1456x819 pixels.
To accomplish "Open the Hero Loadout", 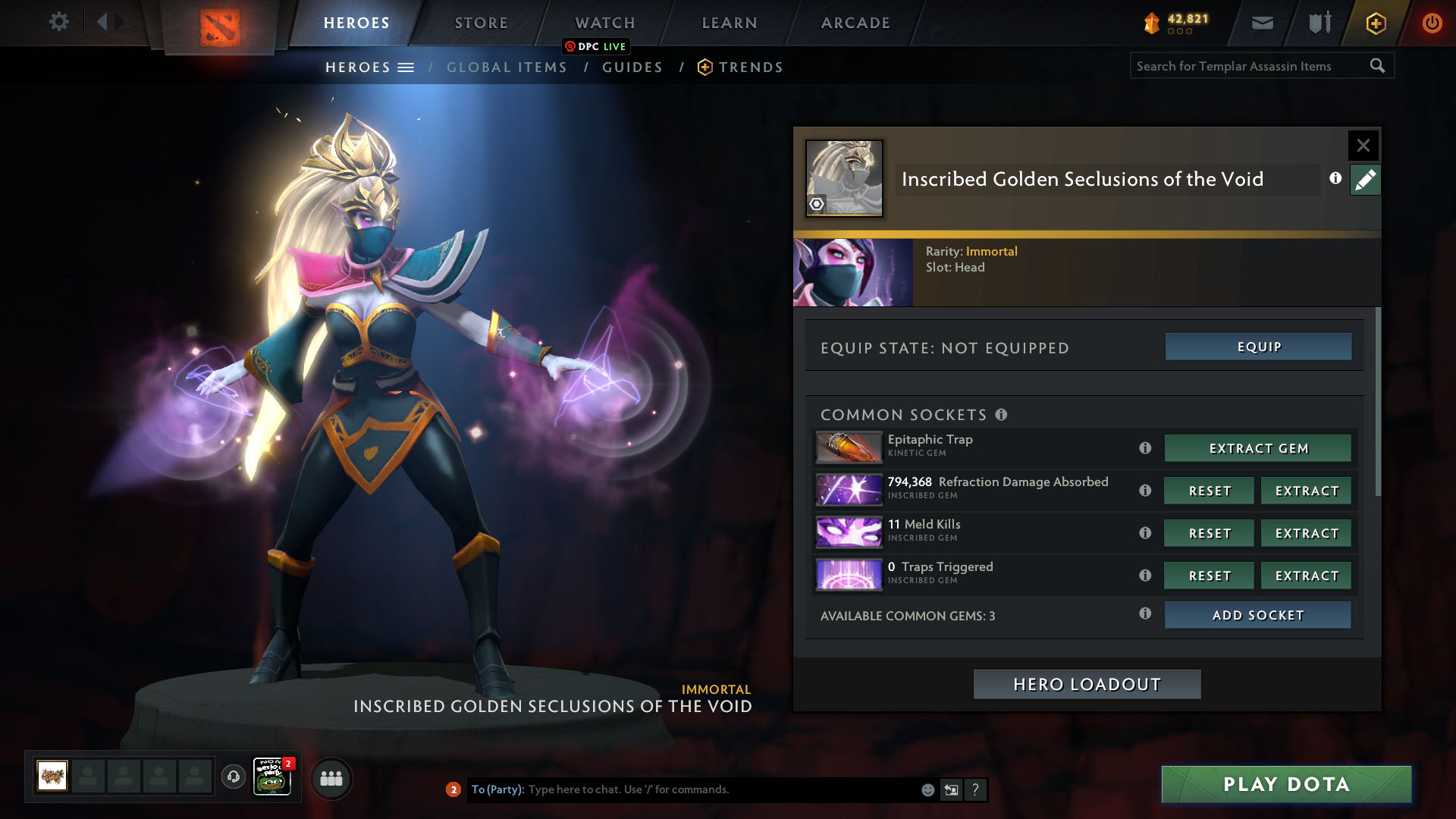I will pyautogui.click(x=1087, y=684).
